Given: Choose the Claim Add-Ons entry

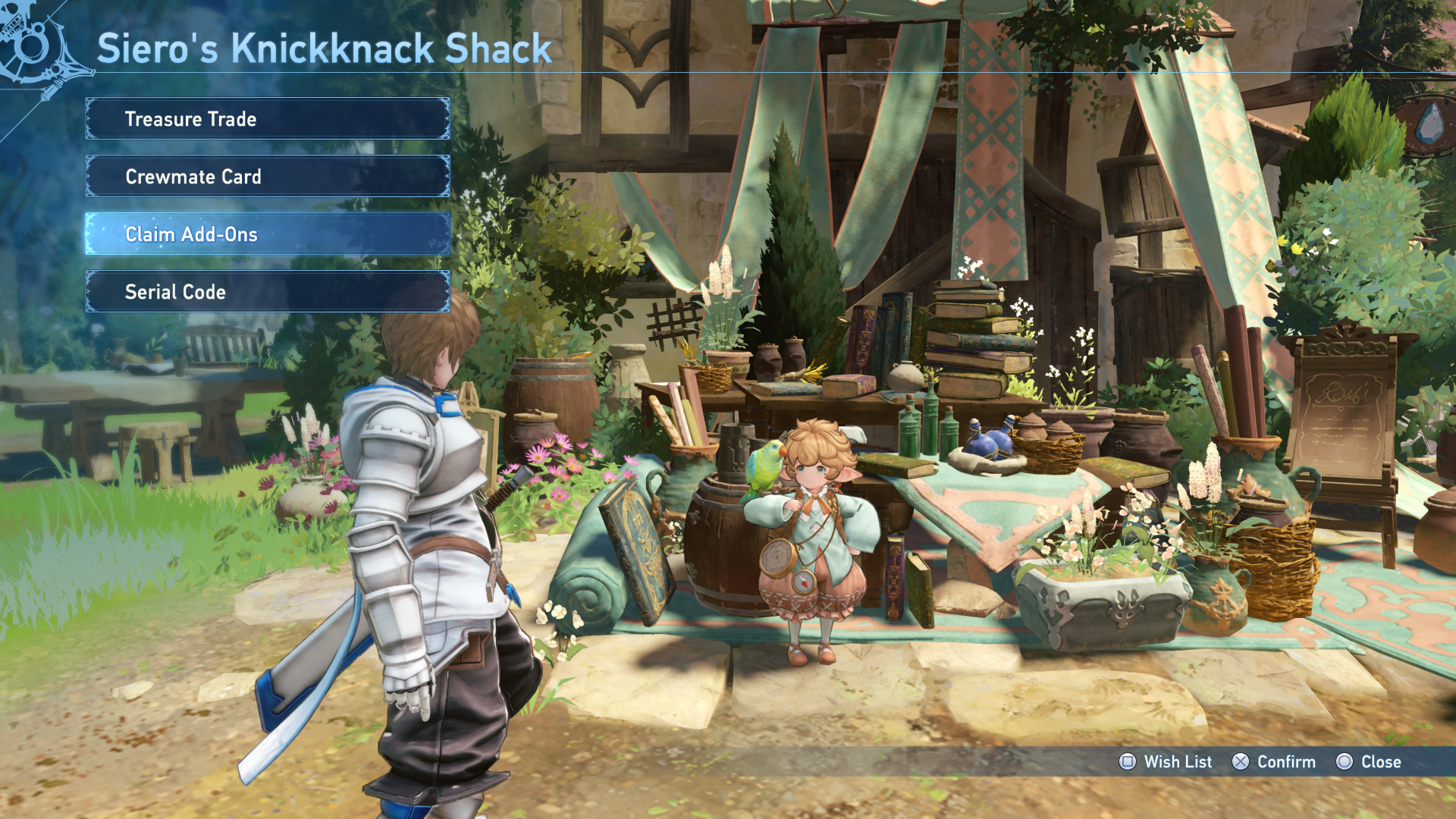Looking at the screenshot, I should tap(267, 234).
